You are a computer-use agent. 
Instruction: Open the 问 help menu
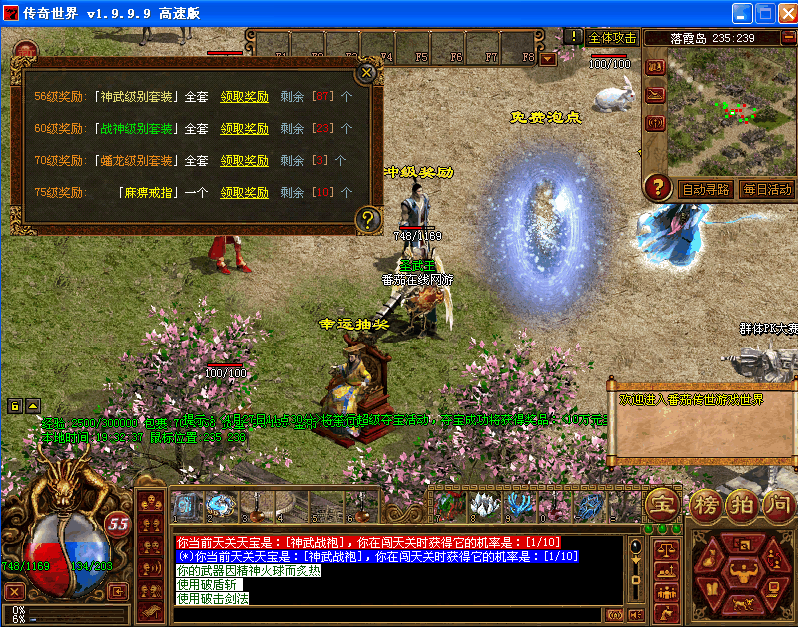coord(777,504)
